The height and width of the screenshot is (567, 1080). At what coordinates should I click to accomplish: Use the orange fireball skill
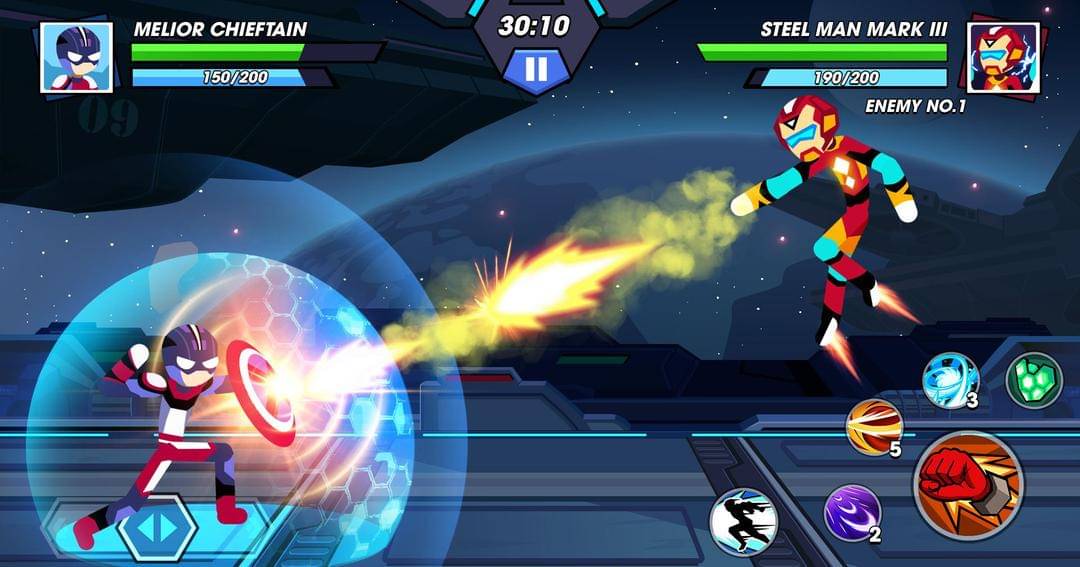[873, 426]
